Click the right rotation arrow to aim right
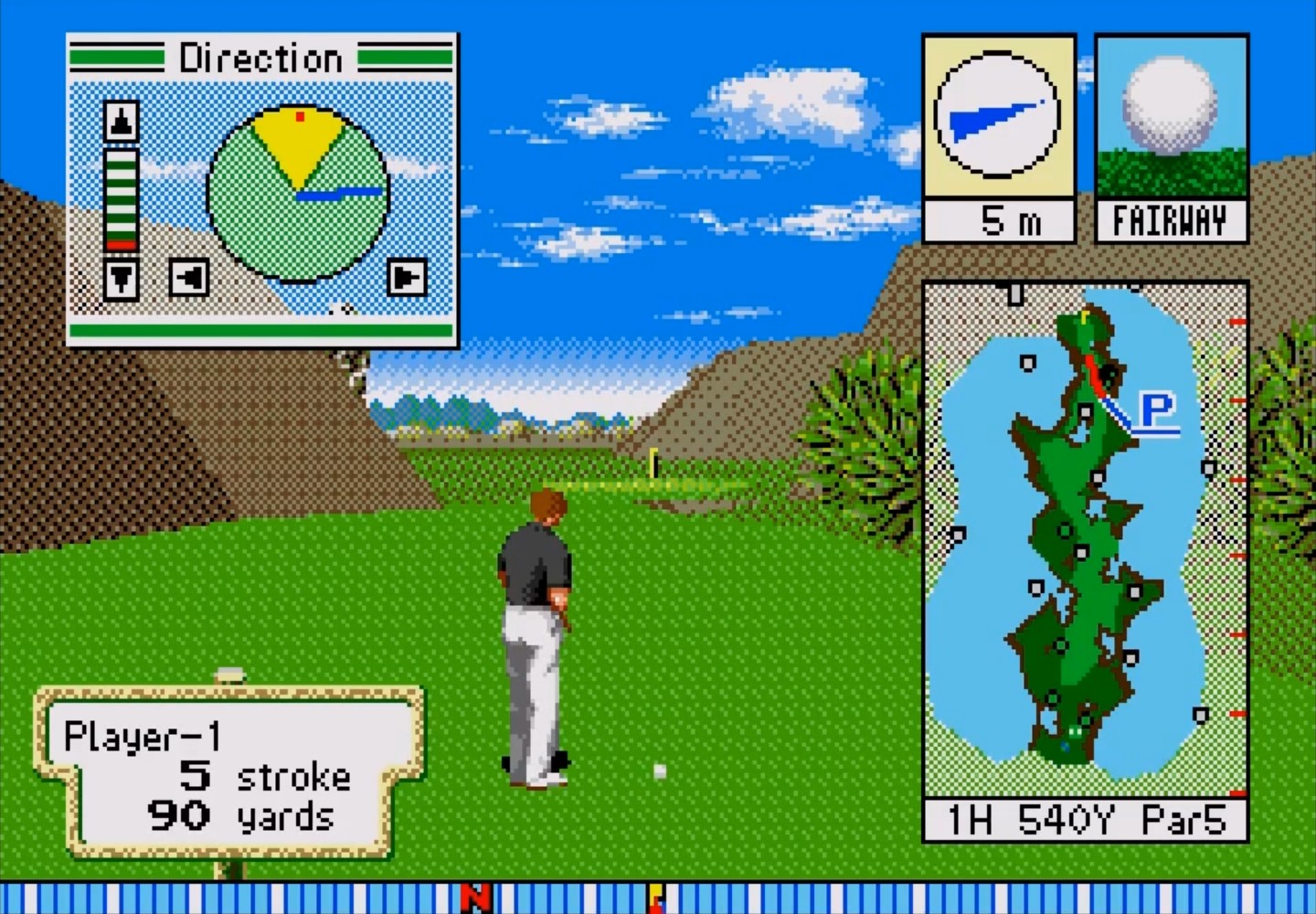 click(x=409, y=279)
